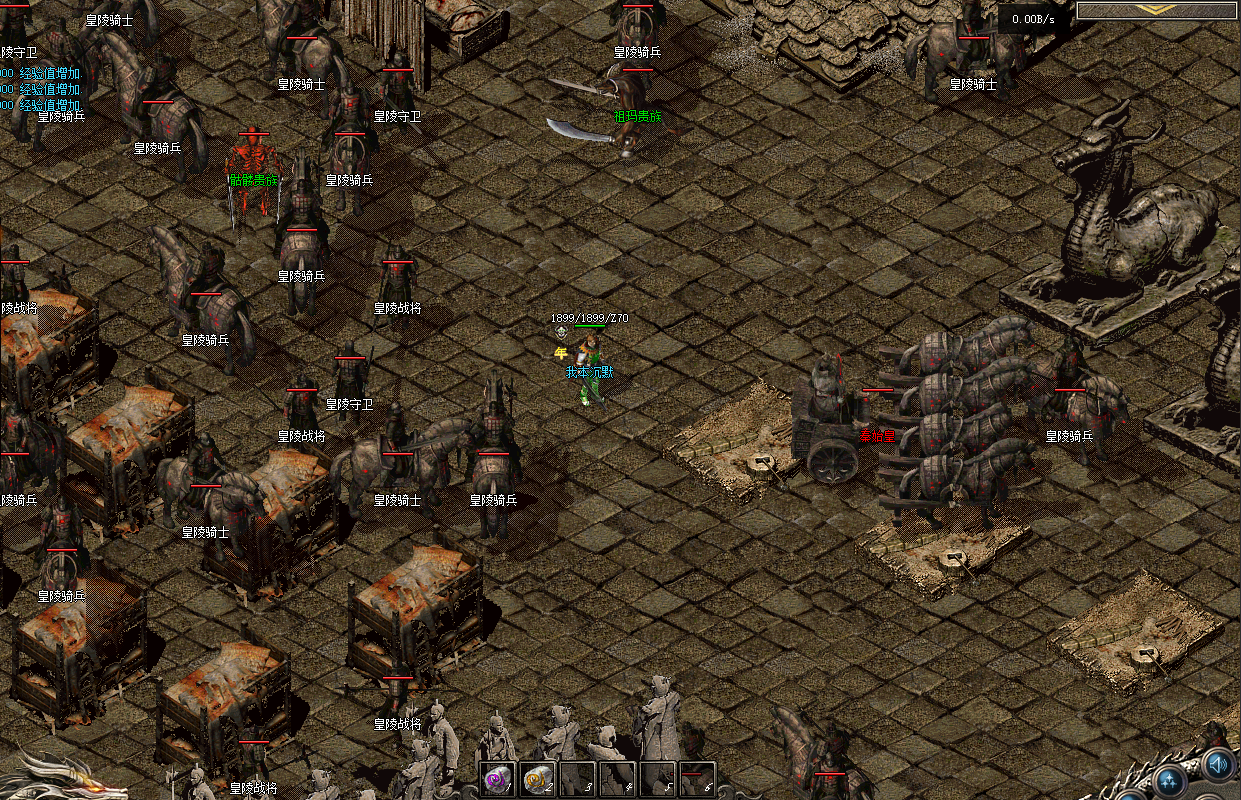Click the three-sparkle round button
The width and height of the screenshot is (1241, 800).
point(1169,781)
